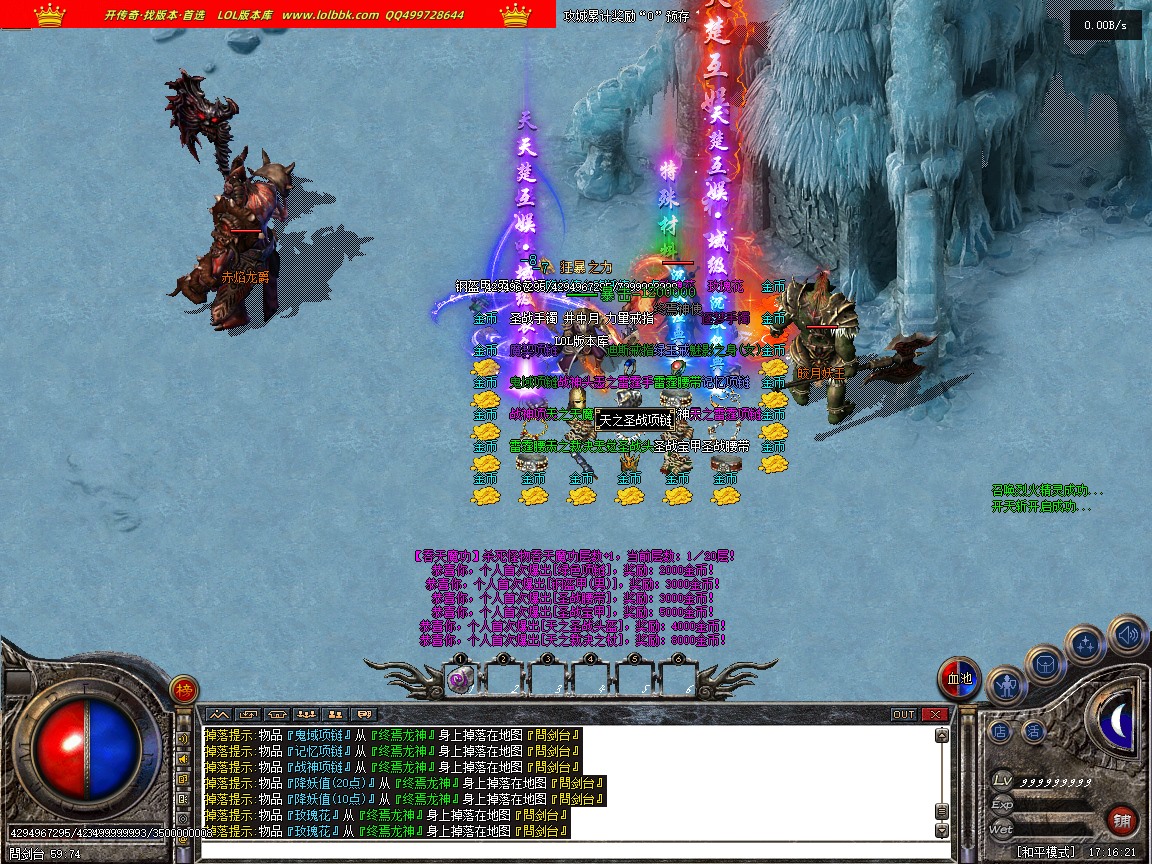This screenshot has width=1152, height=864.
Task: Close the chat panel with red X
Action: pos(934,714)
